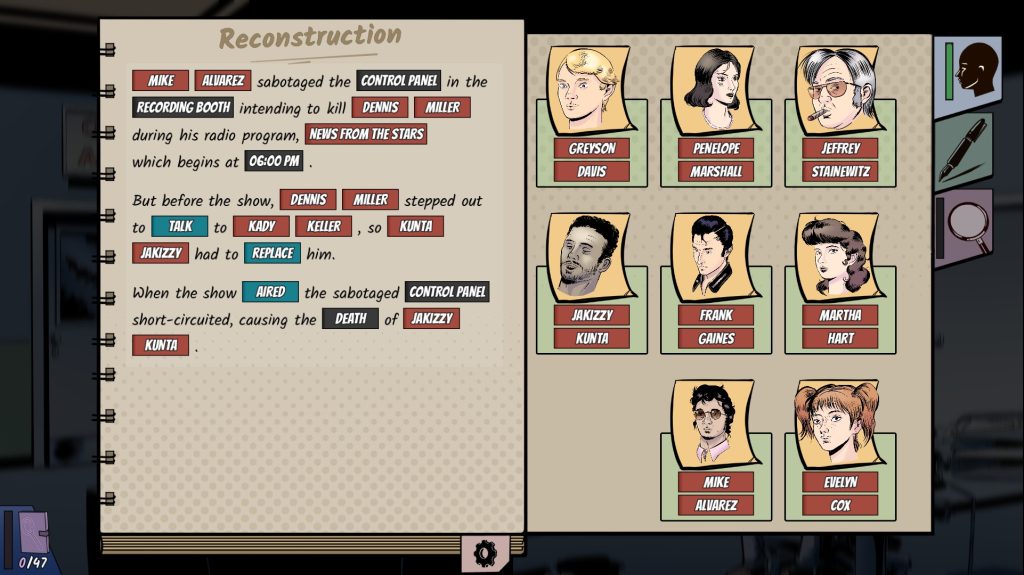
Task: Pick the Jeffrey Stainewitz portrait card
Action: (x=840, y=115)
